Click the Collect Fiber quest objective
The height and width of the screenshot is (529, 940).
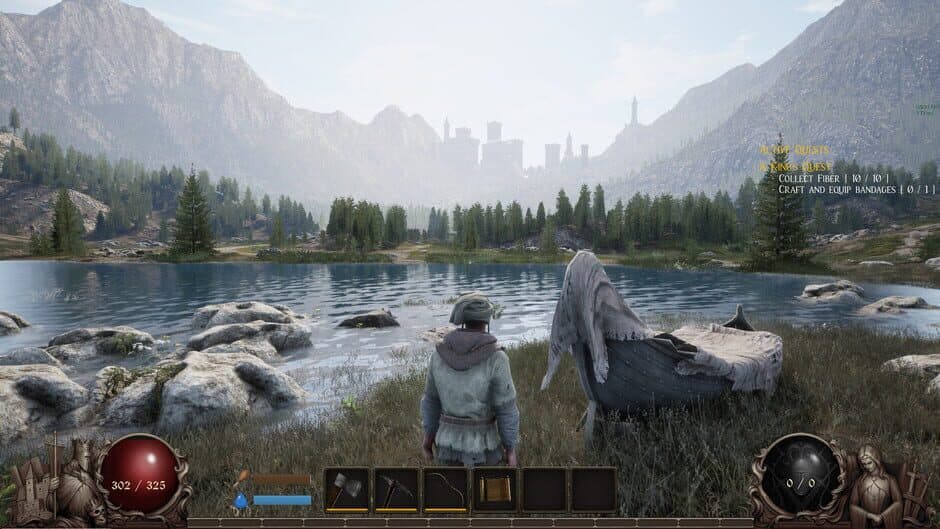click(832, 178)
